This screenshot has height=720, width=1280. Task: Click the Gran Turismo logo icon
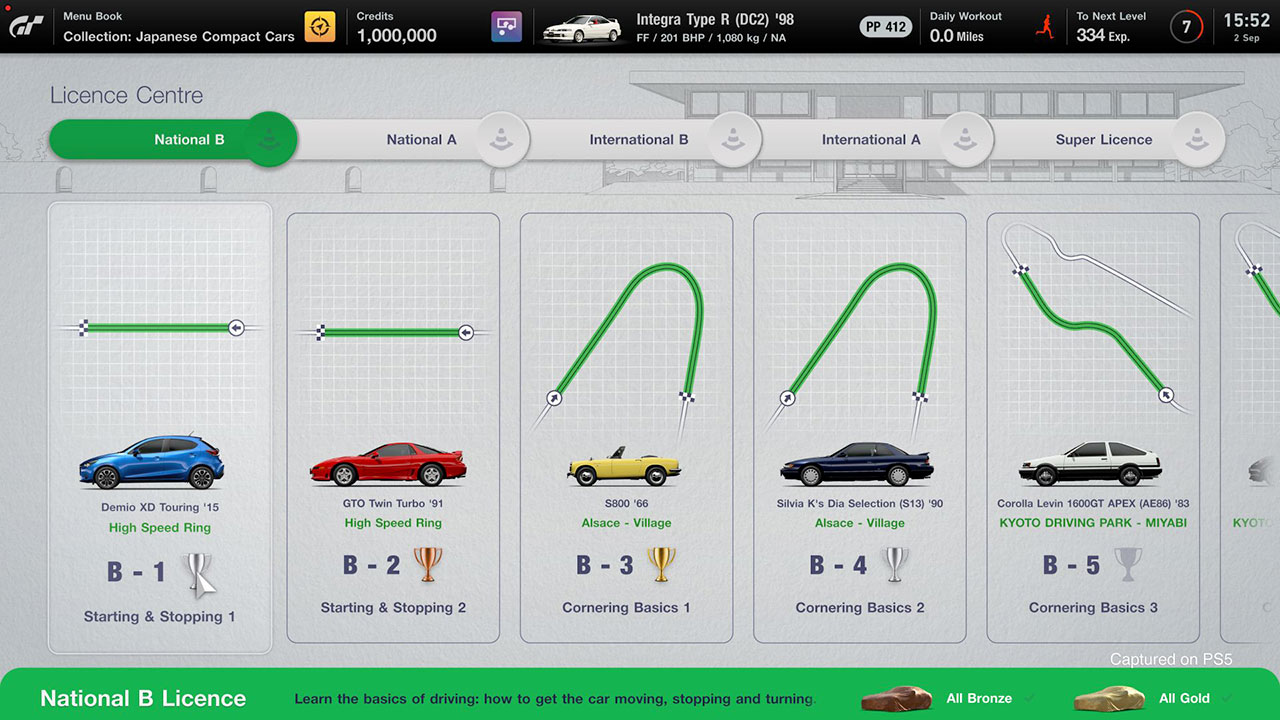[26, 27]
